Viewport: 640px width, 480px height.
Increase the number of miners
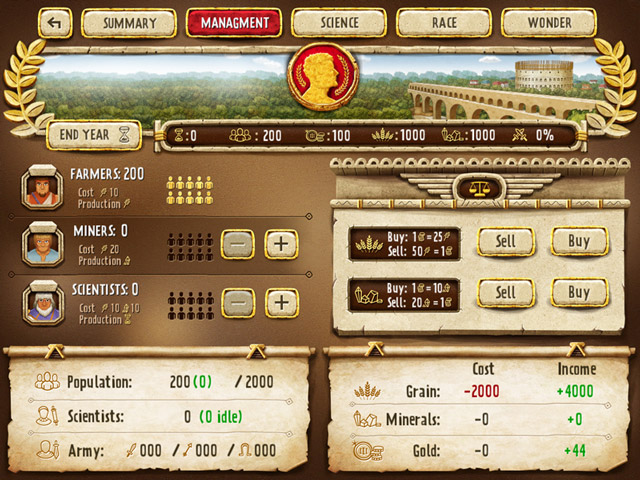pyautogui.click(x=282, y=244)
